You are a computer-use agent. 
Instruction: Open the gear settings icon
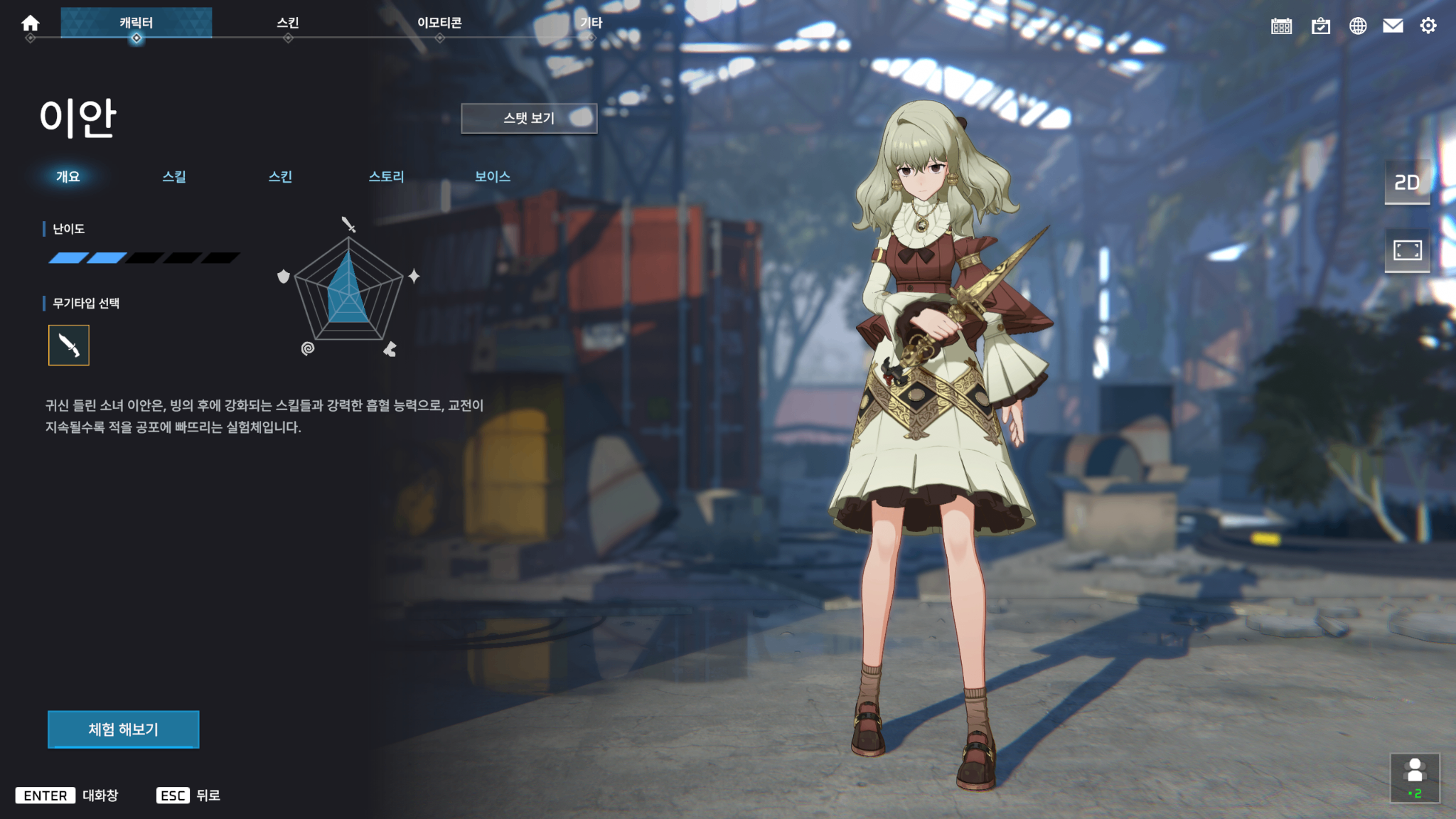[x=1428, y=26]
